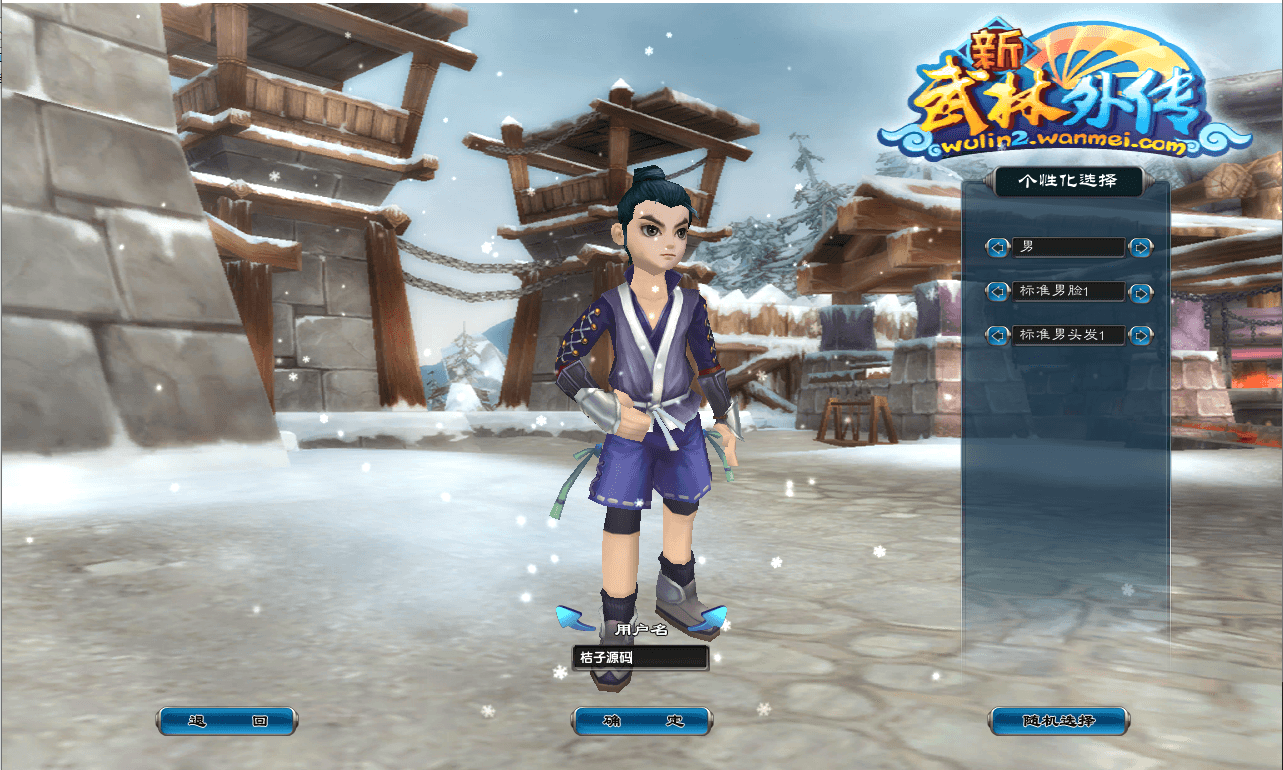Rotate character with the right blue arrow
This screenshot has width=1283, height=770.
click(710, 620)
